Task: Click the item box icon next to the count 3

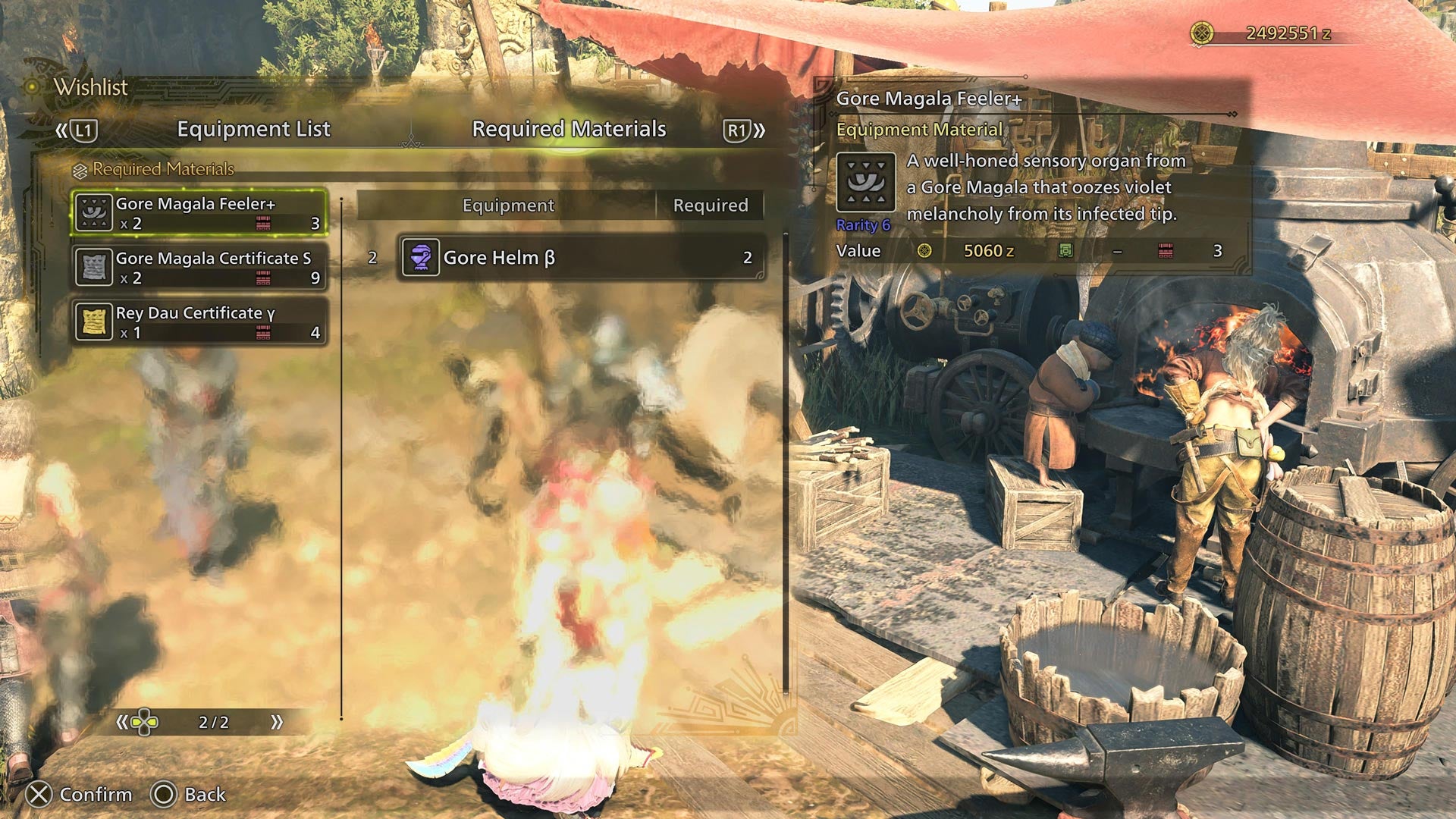Action: coord(265,222)
